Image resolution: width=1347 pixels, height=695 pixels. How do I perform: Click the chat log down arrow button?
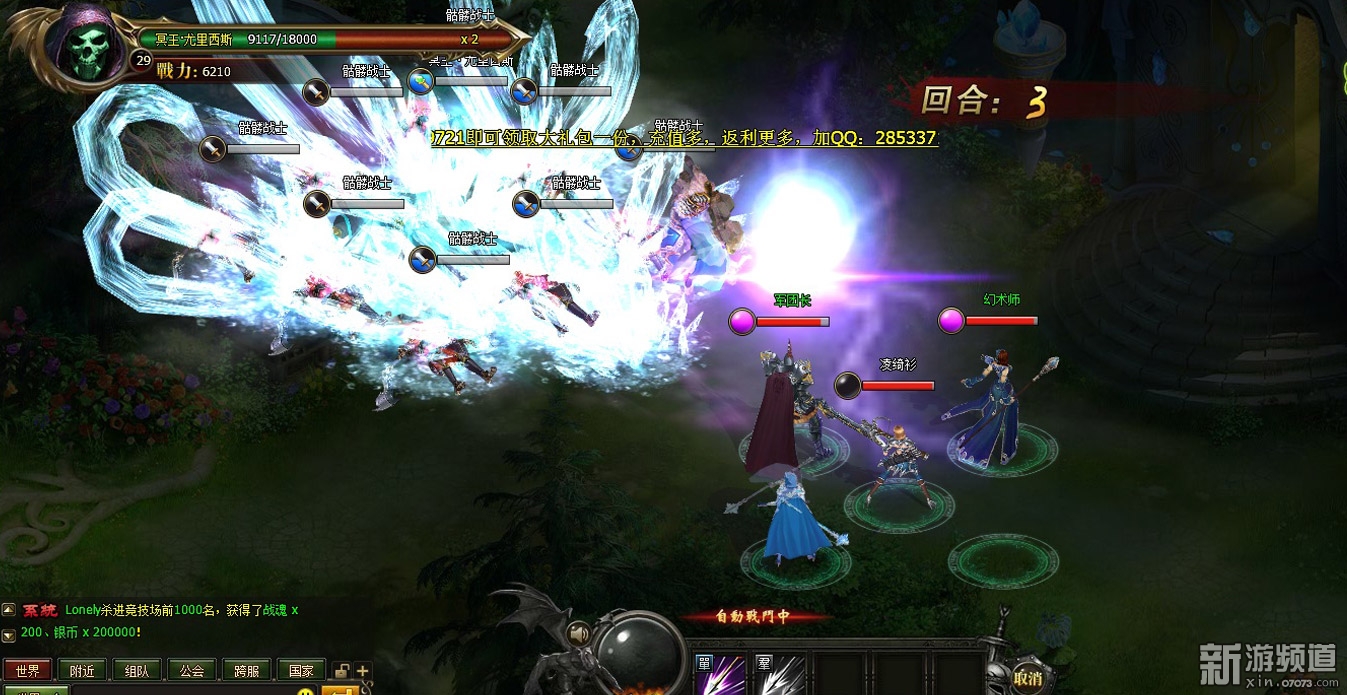[8, 635]
